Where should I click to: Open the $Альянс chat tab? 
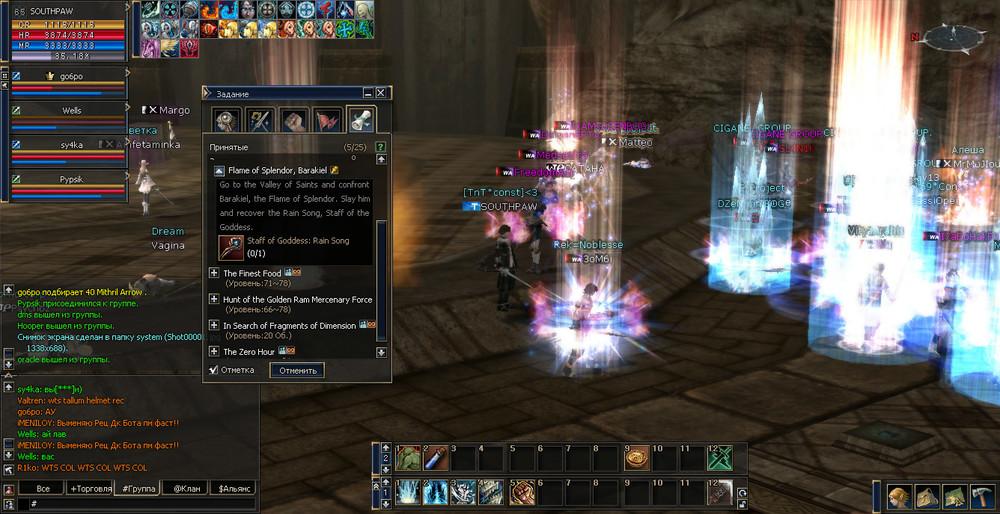click(234, 488)
